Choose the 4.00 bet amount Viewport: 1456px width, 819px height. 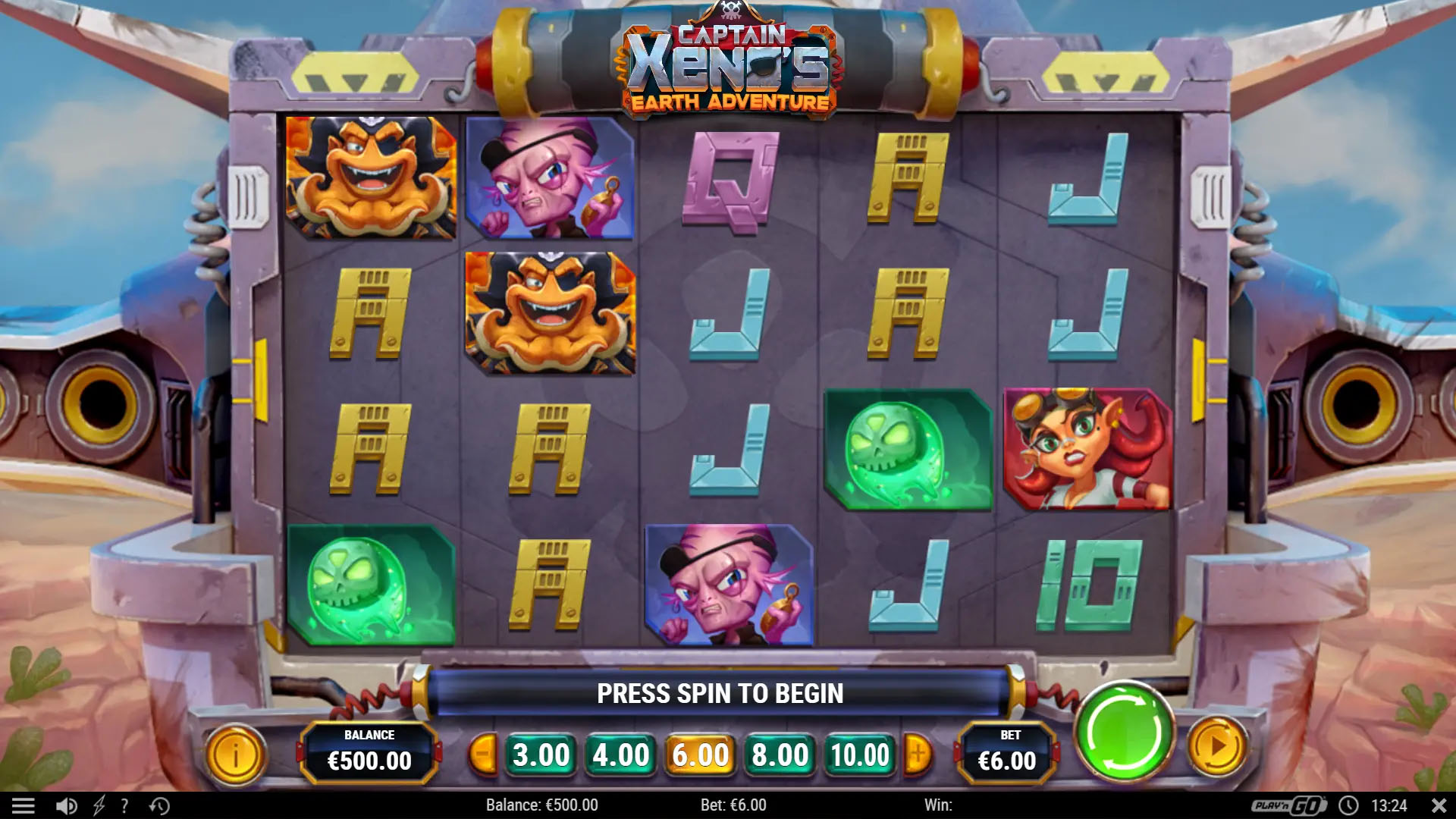[x=620, y=755]
